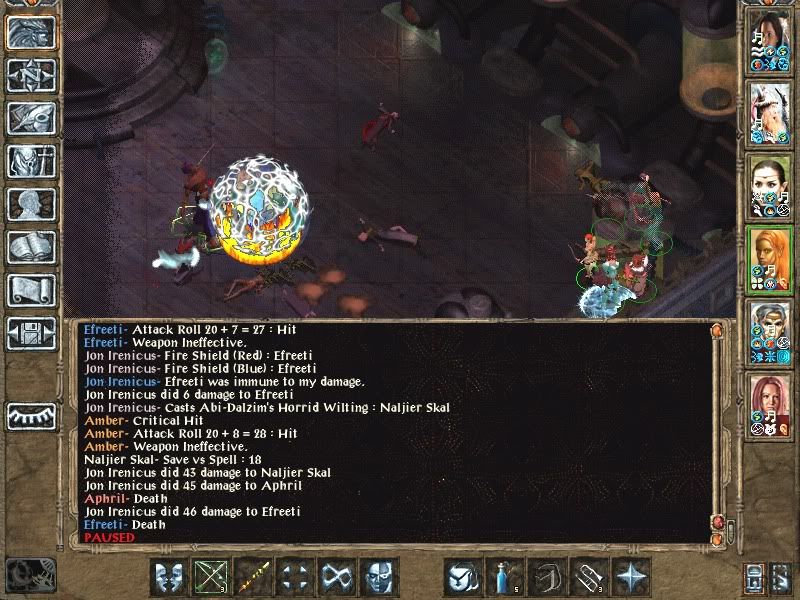Activate the bow weapon slot
The height and width of the screenshot is (600, 800).
(x=211, y=577)
